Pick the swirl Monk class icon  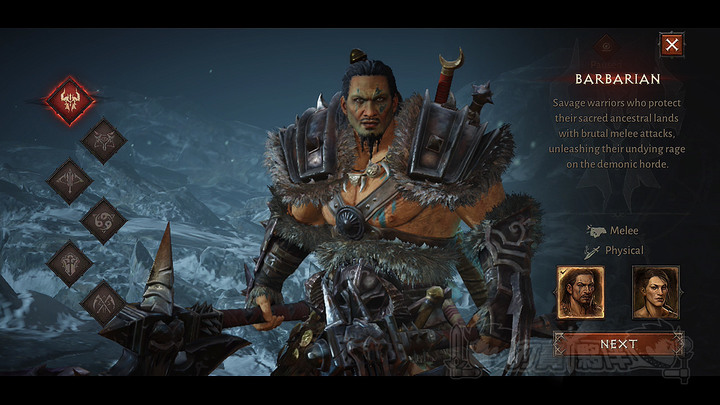103,220
